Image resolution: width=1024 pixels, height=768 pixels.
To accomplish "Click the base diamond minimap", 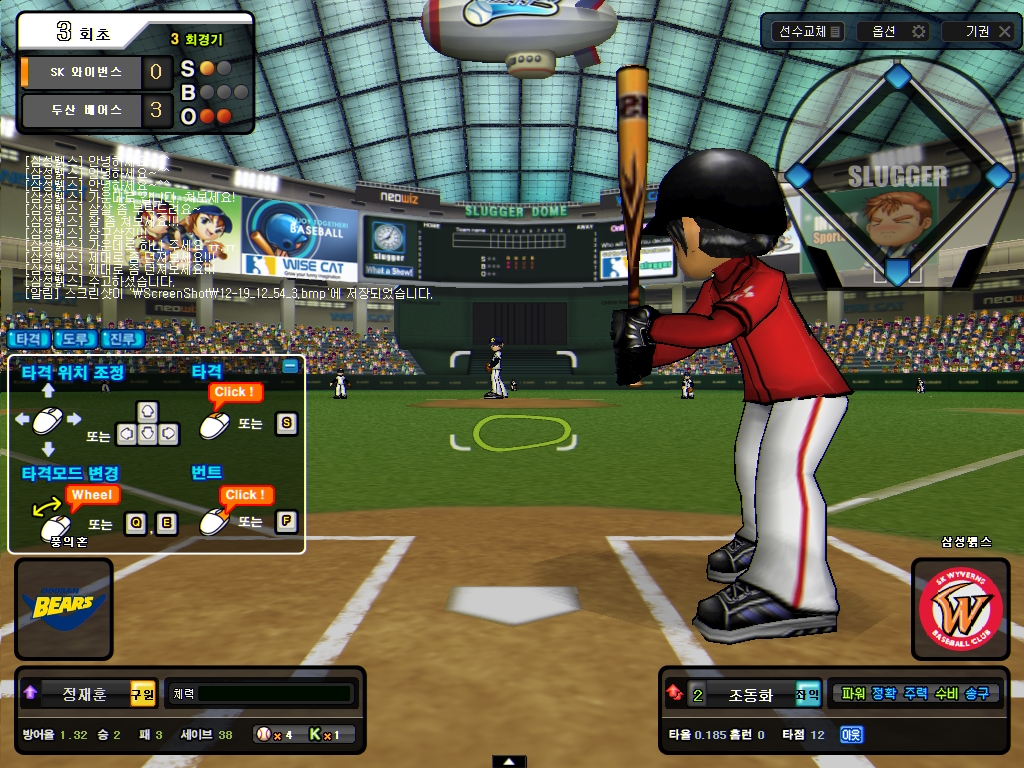I will pos(897,174).
